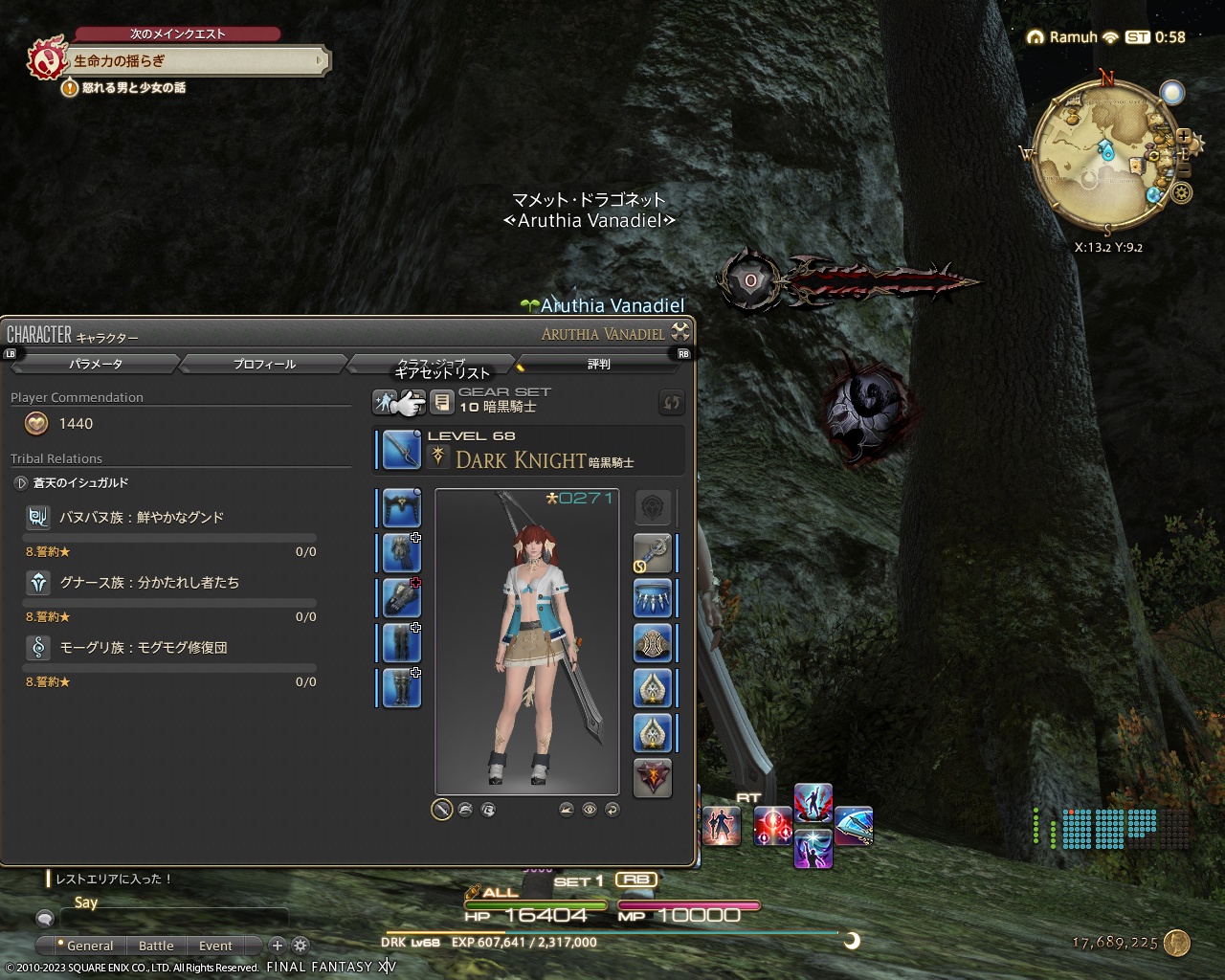Viewport: 1225px width, 980px height.
Task: Switch to the Battle chat tab
Action: click(x=156, y=946)
